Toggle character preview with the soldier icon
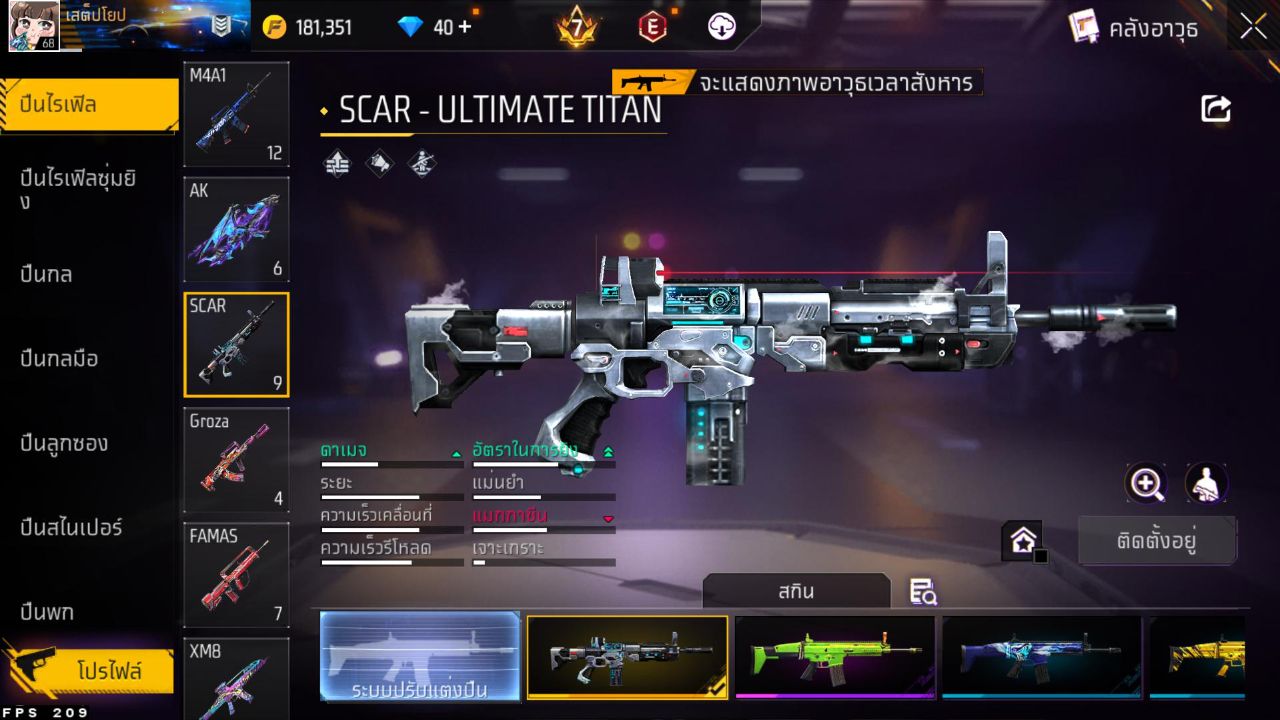This screenshot has width=1280, height=720. [1204, 483]
